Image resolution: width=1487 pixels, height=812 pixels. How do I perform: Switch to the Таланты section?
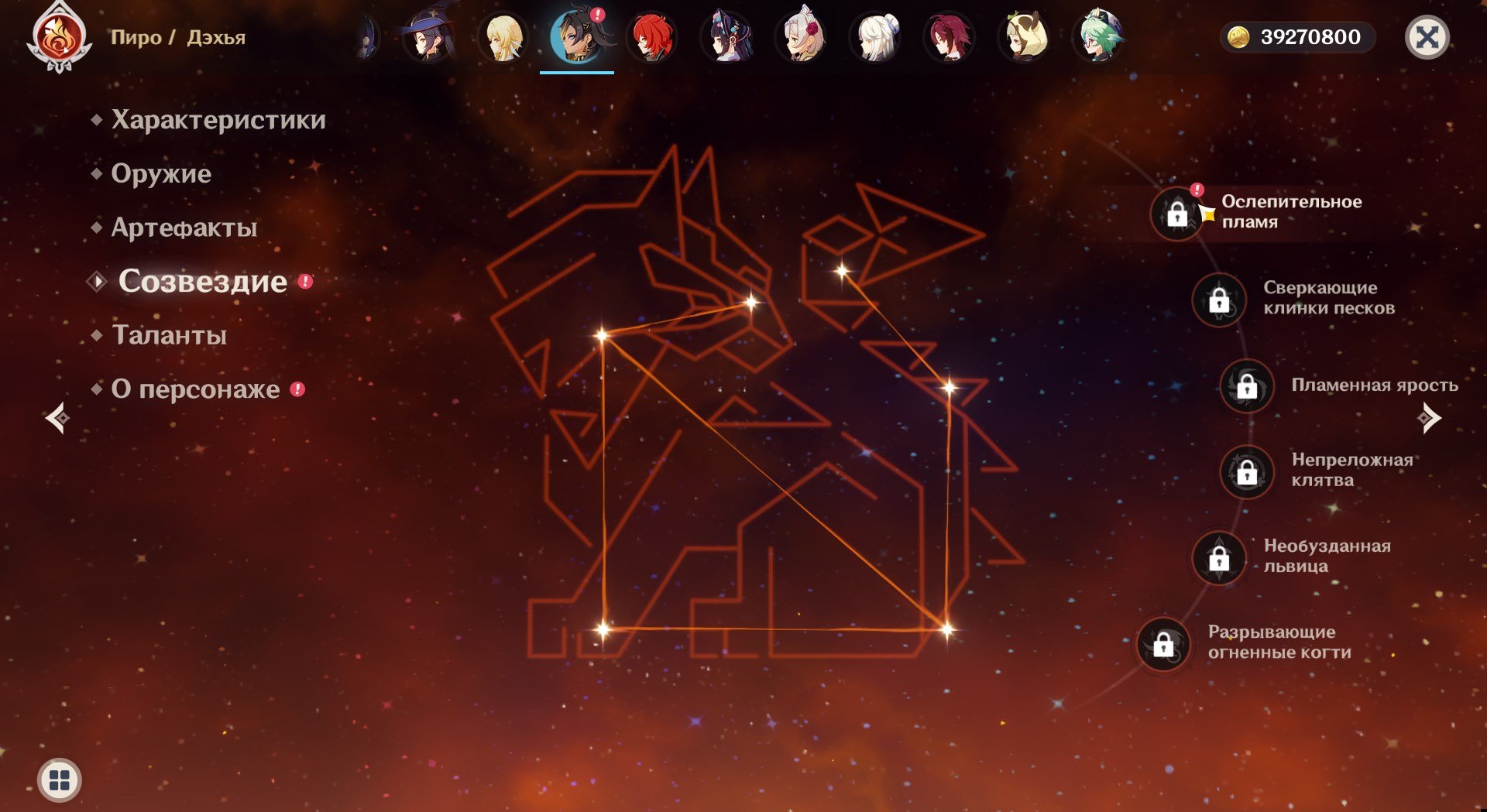coord(169,335)
